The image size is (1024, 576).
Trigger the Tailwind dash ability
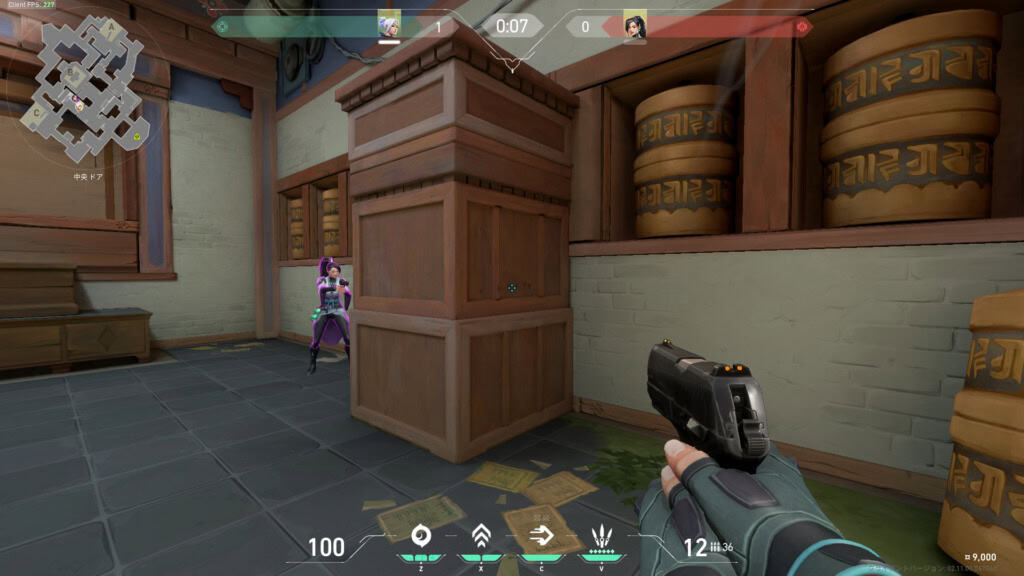(x=540, y=534)
